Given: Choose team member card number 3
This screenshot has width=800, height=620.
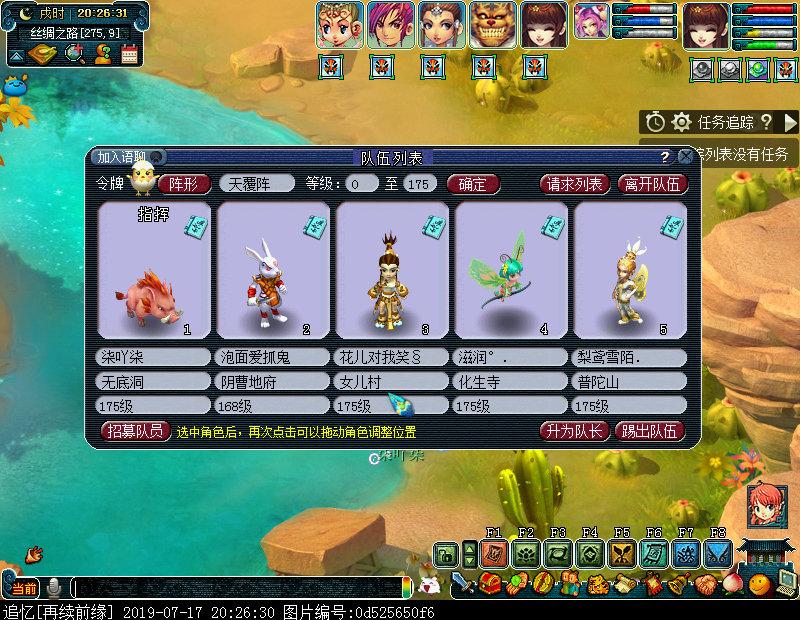Looking at the screenshot, I should click(392, 270).
